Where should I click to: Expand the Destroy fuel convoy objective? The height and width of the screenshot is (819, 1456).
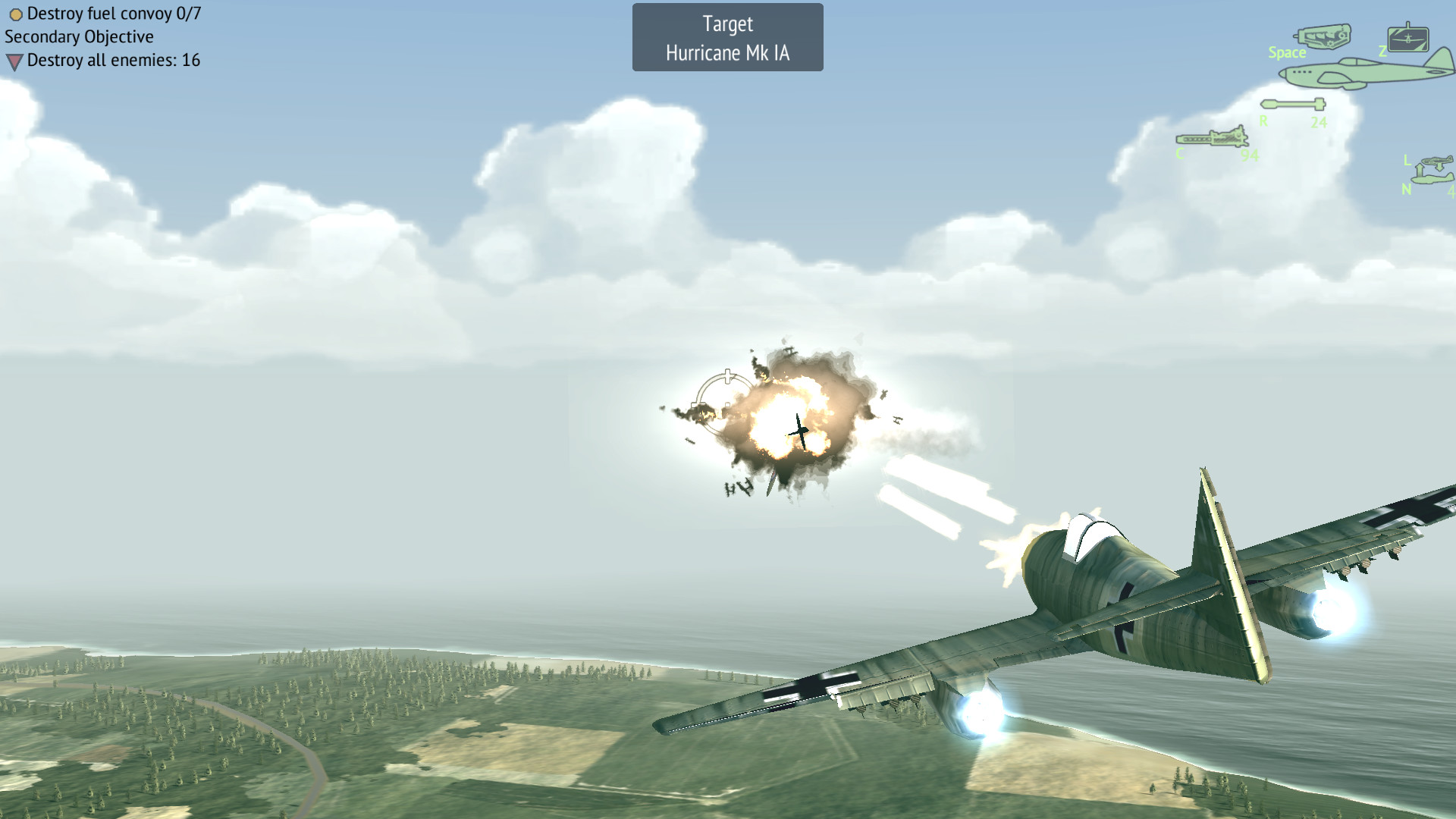(x=115, y=12)
